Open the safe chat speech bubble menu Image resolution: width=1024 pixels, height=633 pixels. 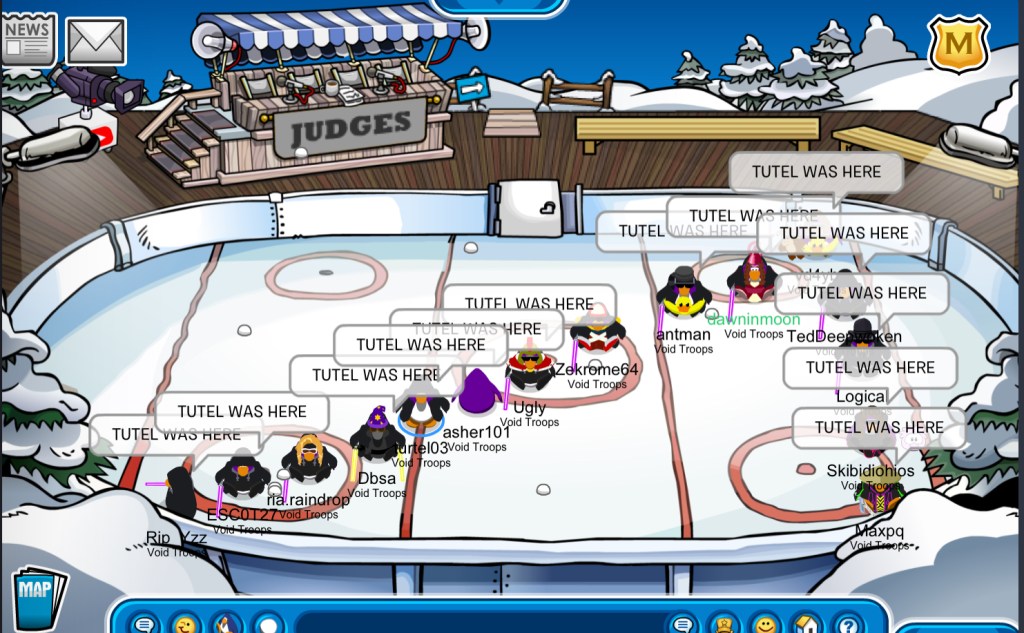144,625
